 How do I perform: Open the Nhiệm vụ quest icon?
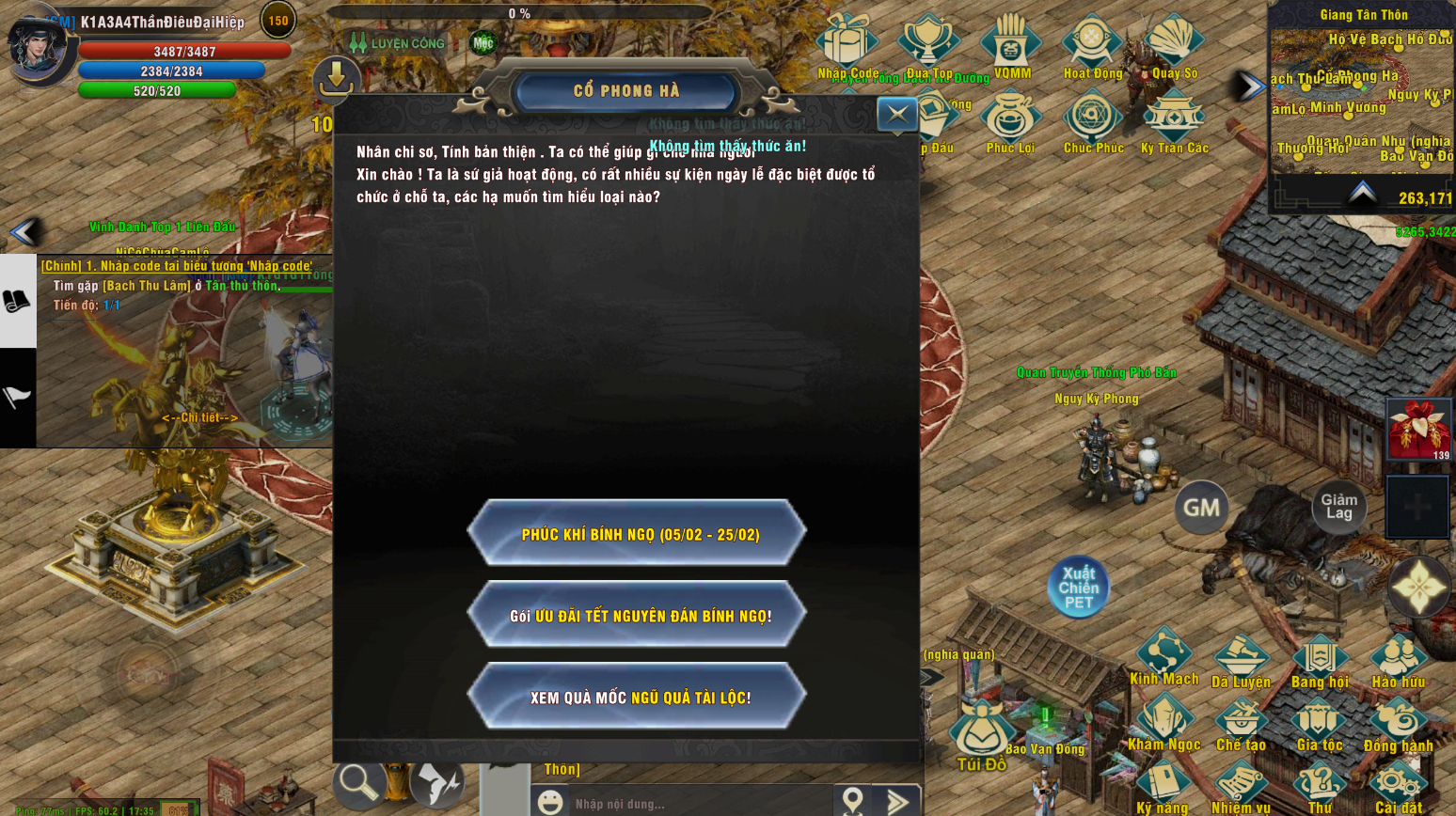click(1242, 780)
